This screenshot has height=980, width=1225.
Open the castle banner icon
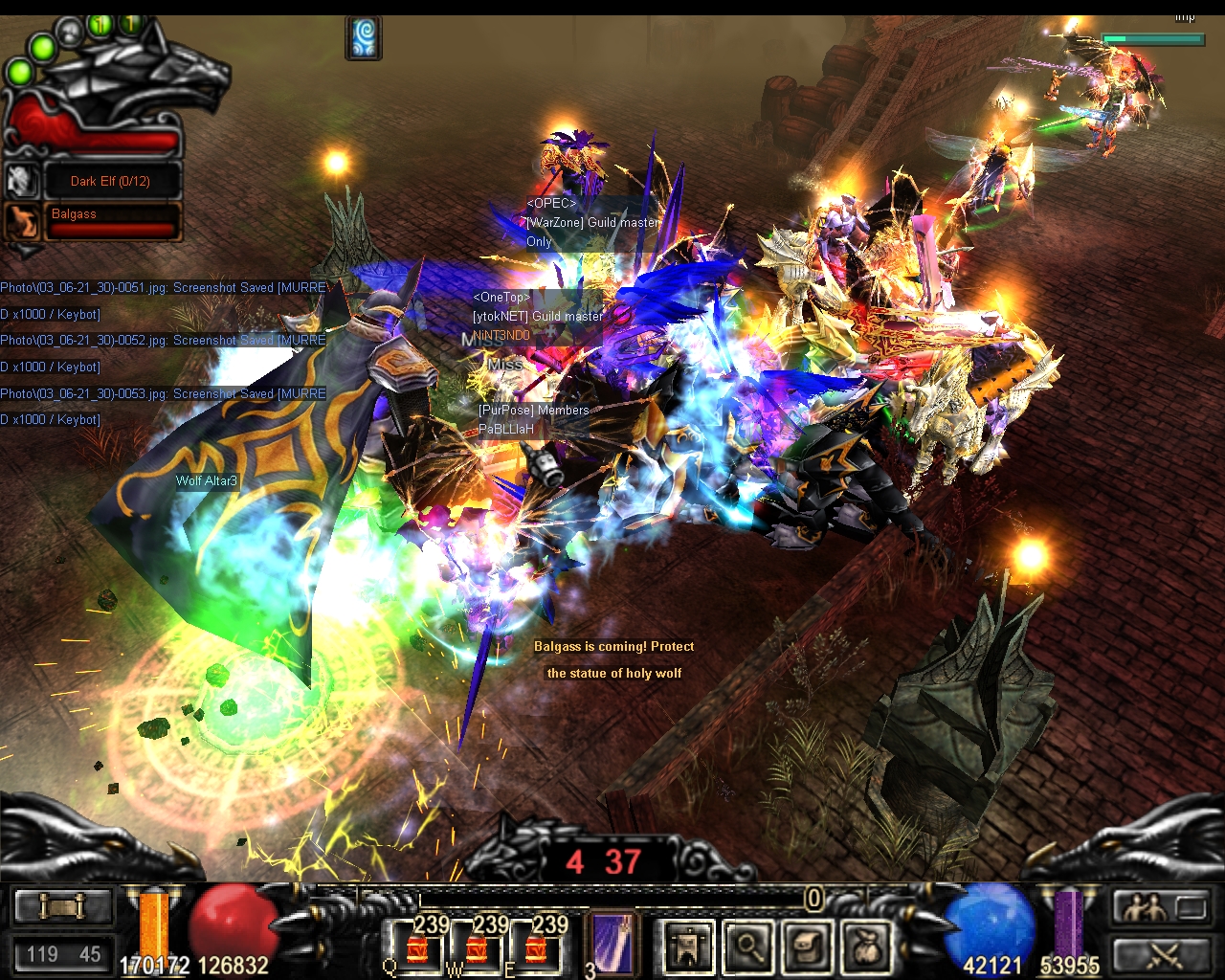(x=688, y=947)
